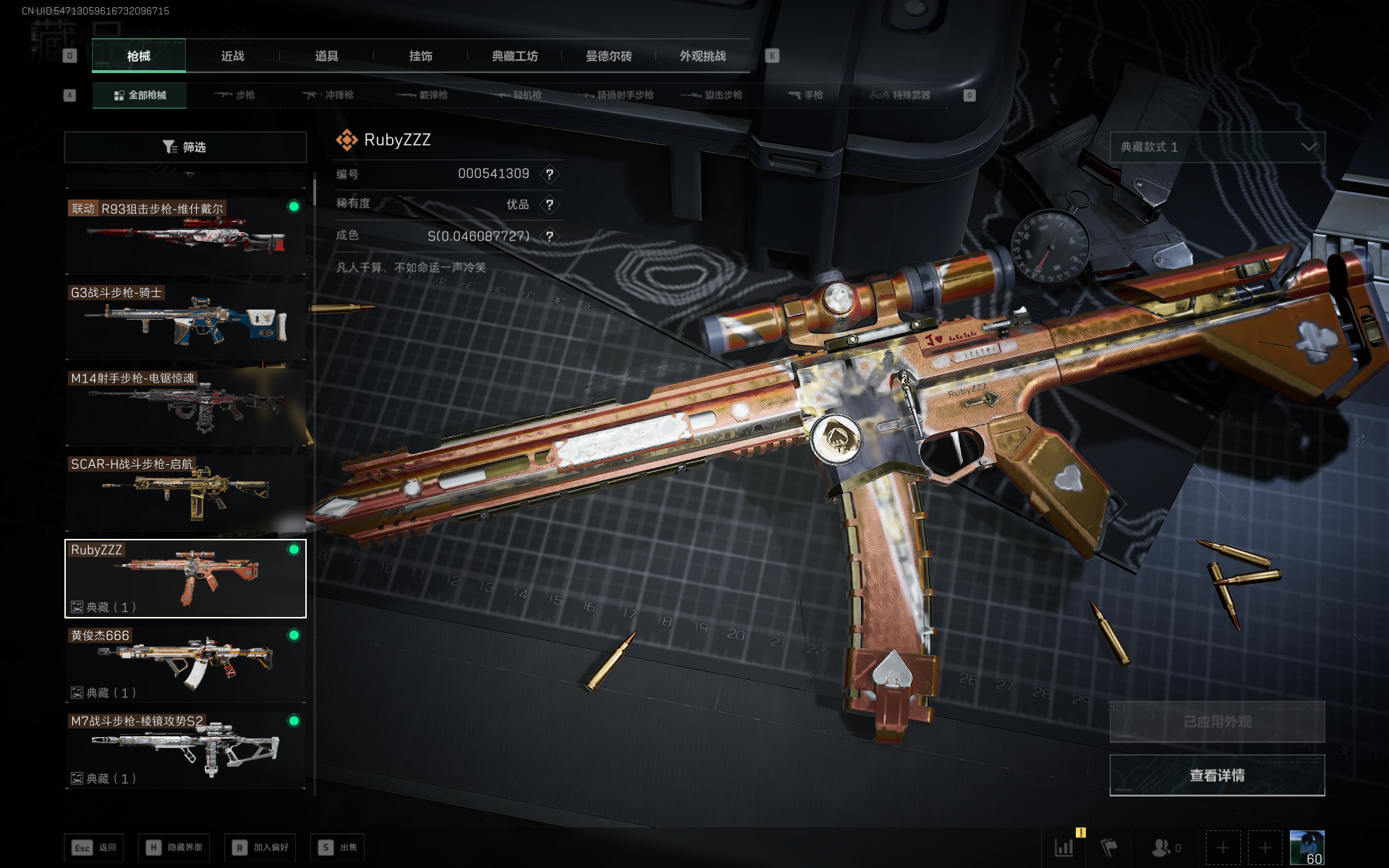This screenshot has width=1389, height=868.
Task: Switch to the 曼德尔砖 tab
Action: 608,56
